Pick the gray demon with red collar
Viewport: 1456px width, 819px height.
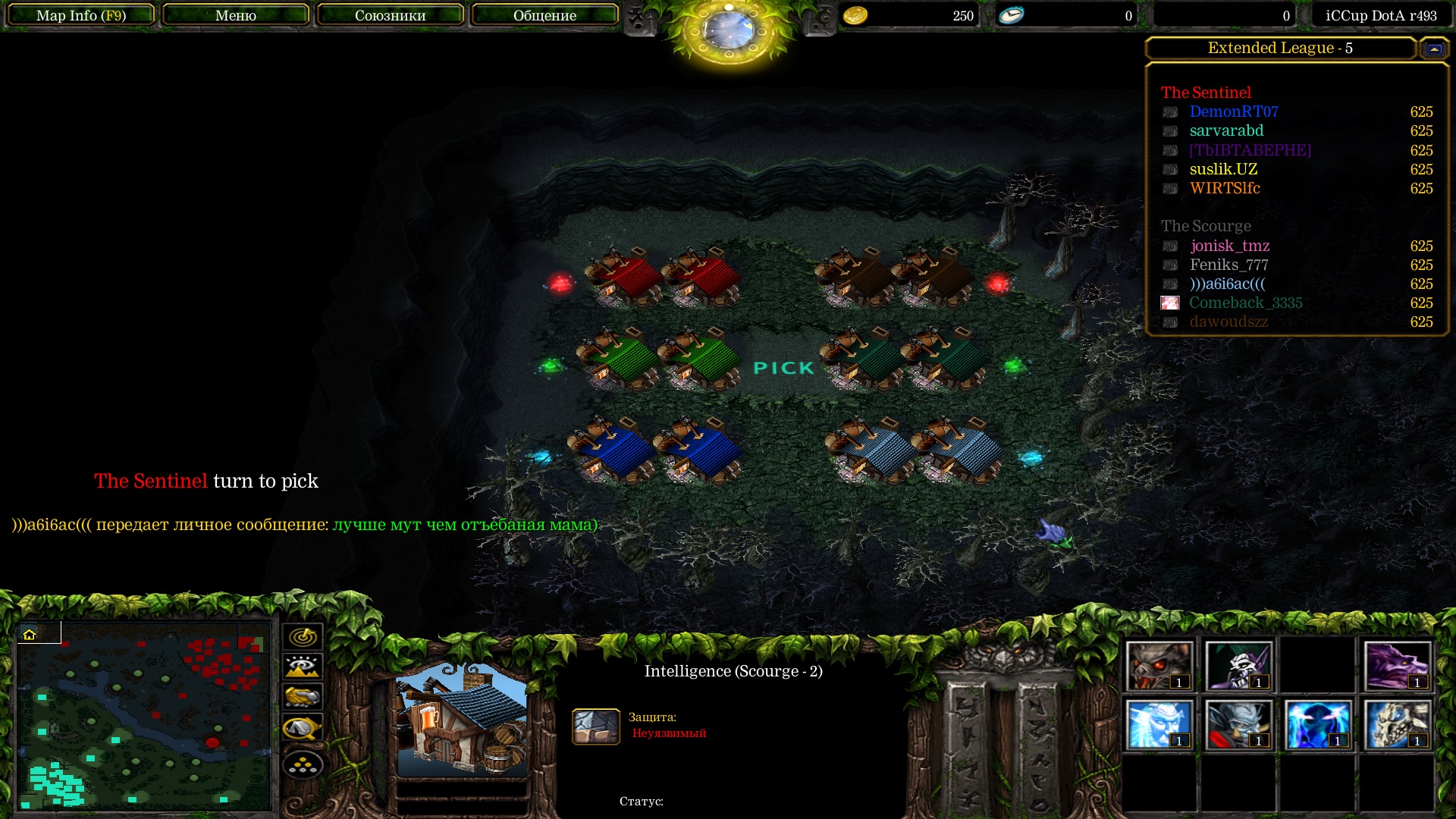(1238, 724)
